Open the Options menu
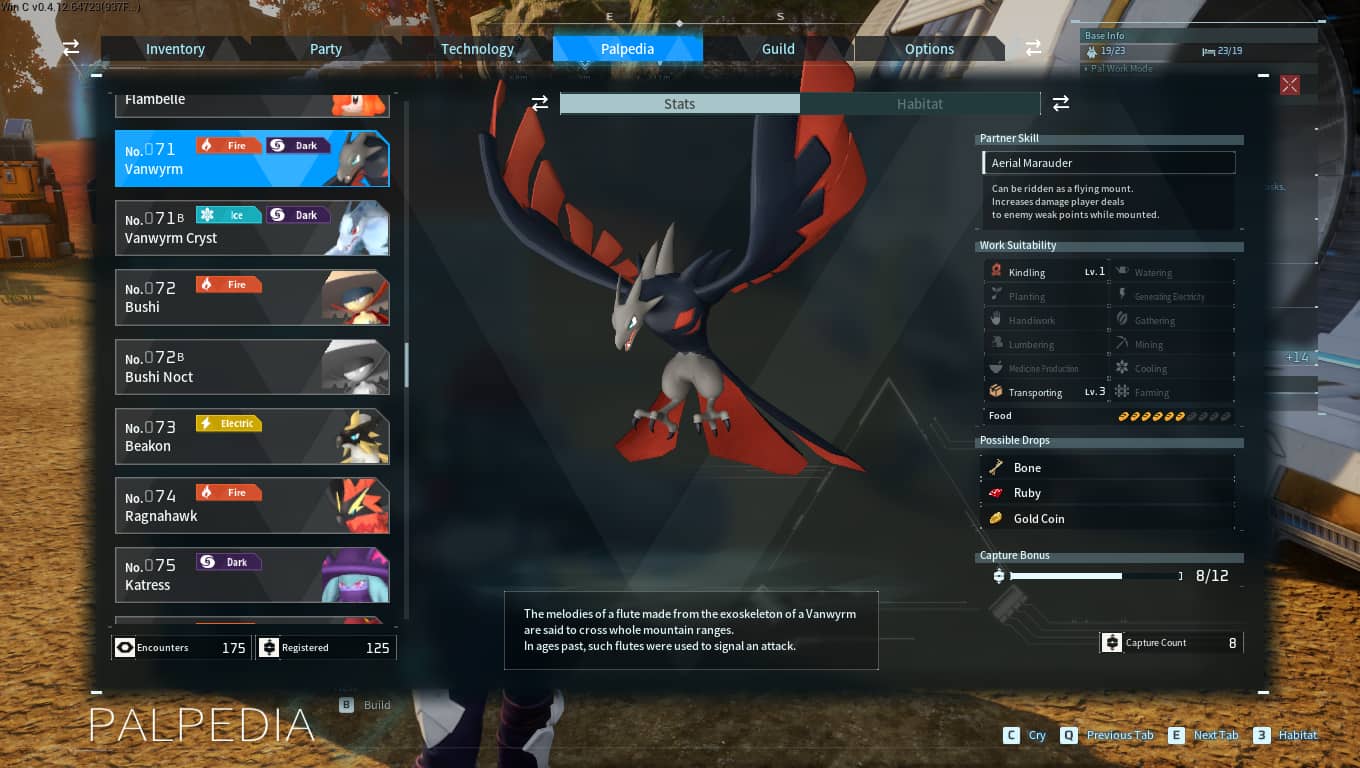1360x768 pixels. point(929,48)
